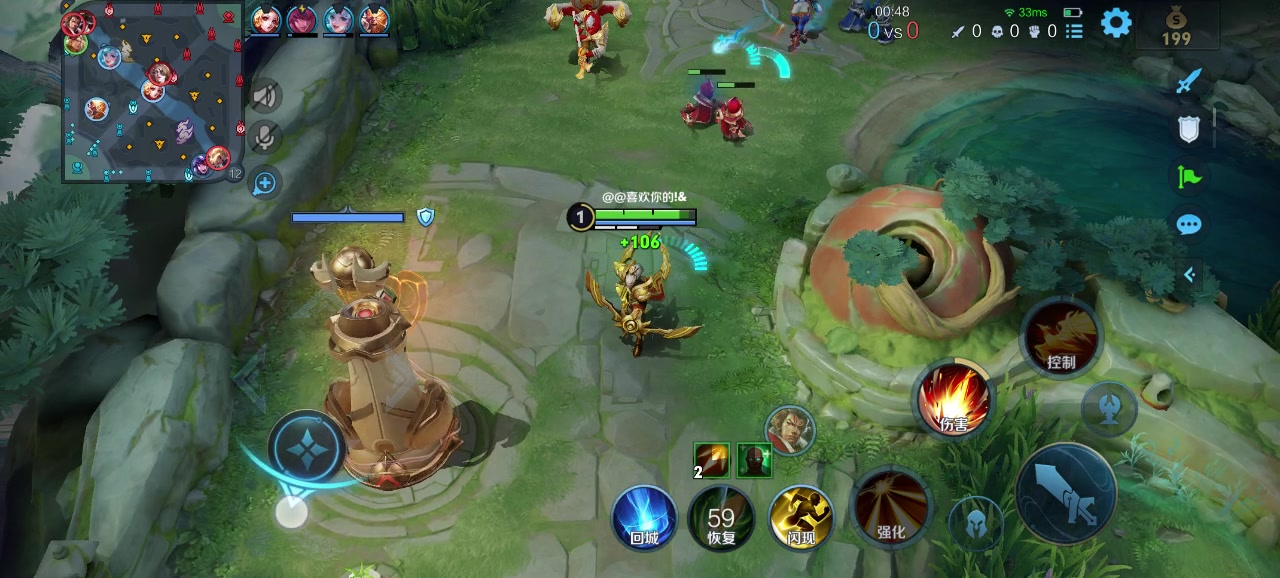1280x578 pixels.
Task: Activate the 回城 recall ability
Action: coord(644,518)
